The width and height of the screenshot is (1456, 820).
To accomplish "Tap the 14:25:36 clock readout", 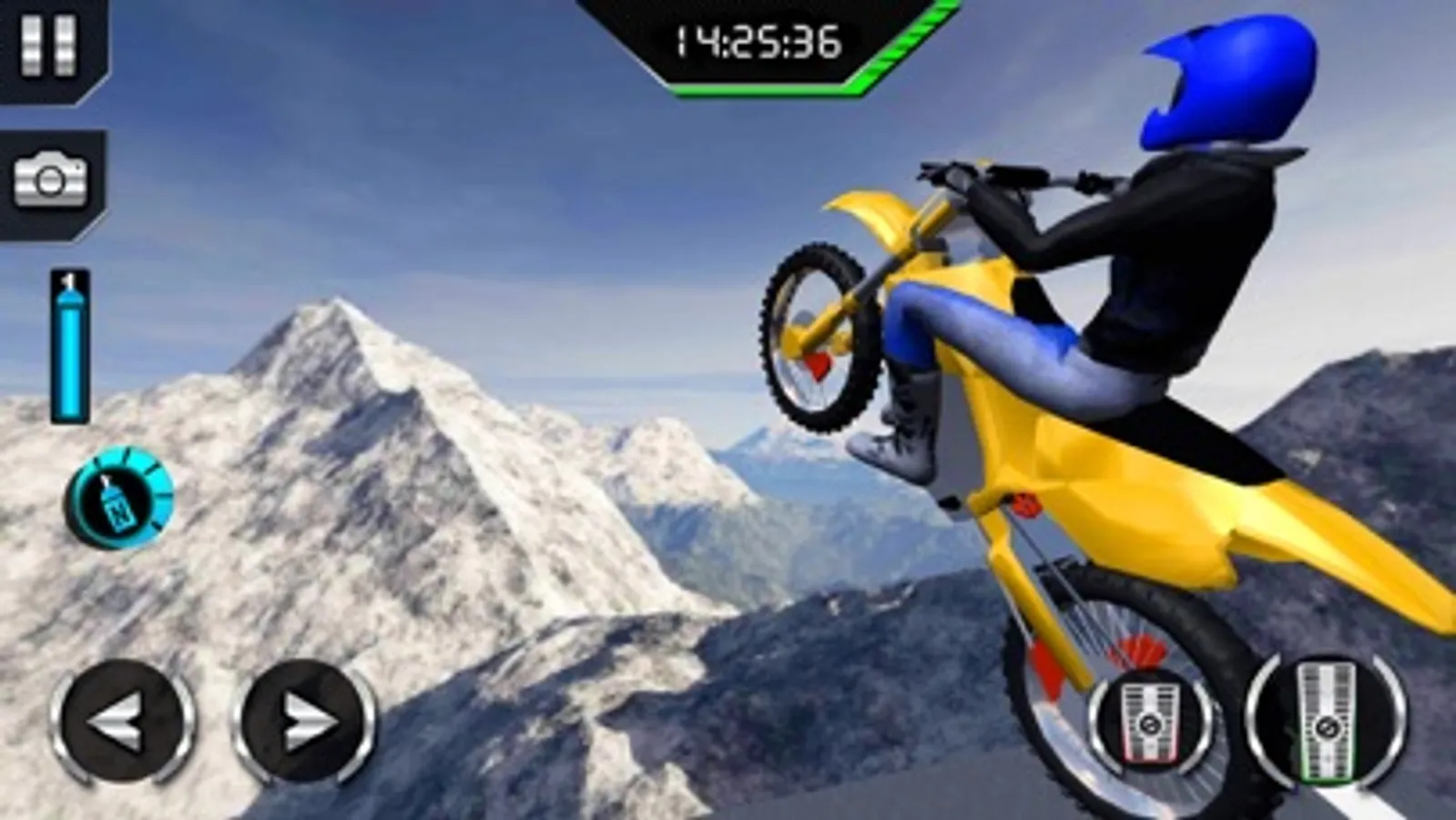I will (x=756, y=38).
